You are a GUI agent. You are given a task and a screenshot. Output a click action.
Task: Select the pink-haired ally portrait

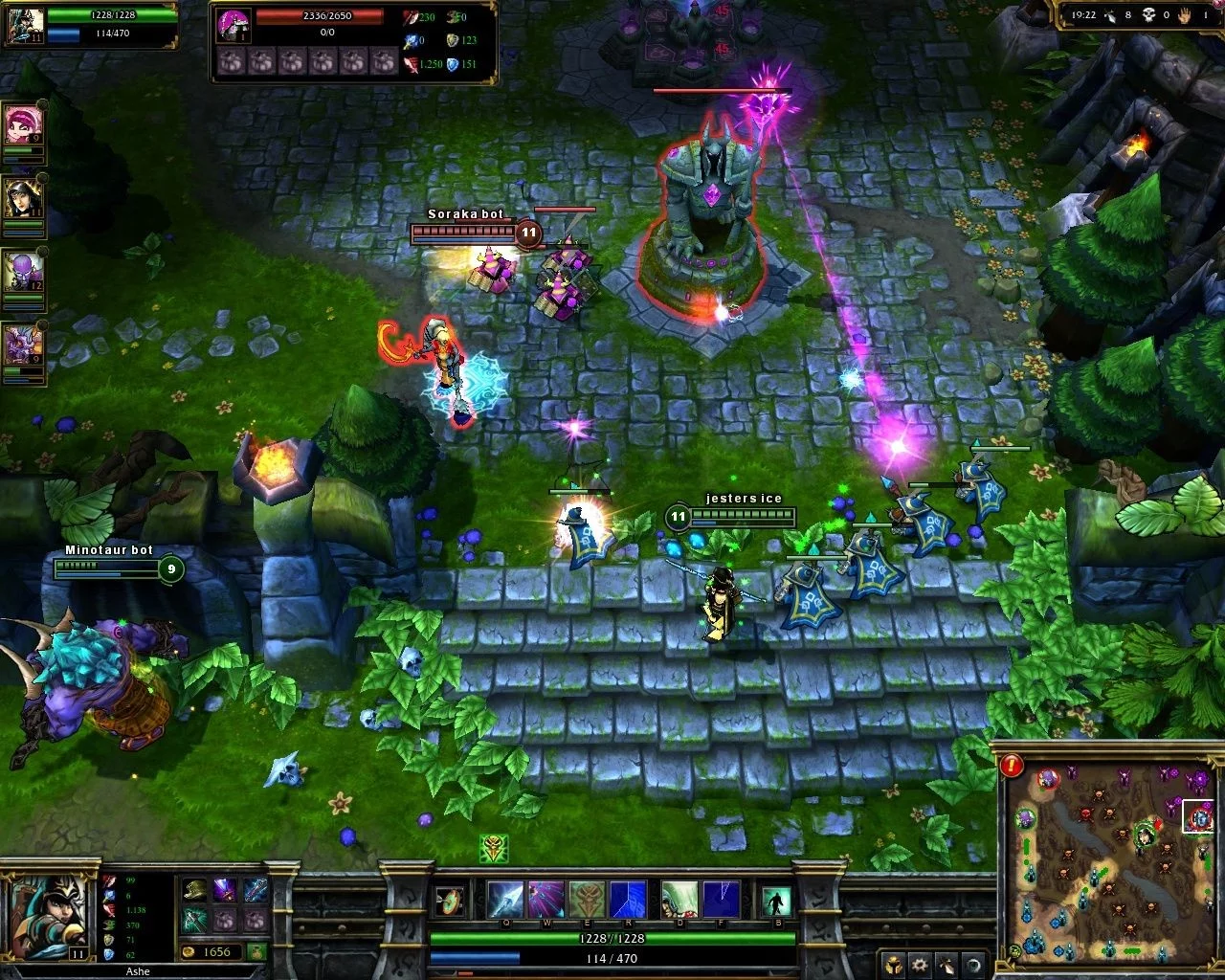click(x=21, y=122)
